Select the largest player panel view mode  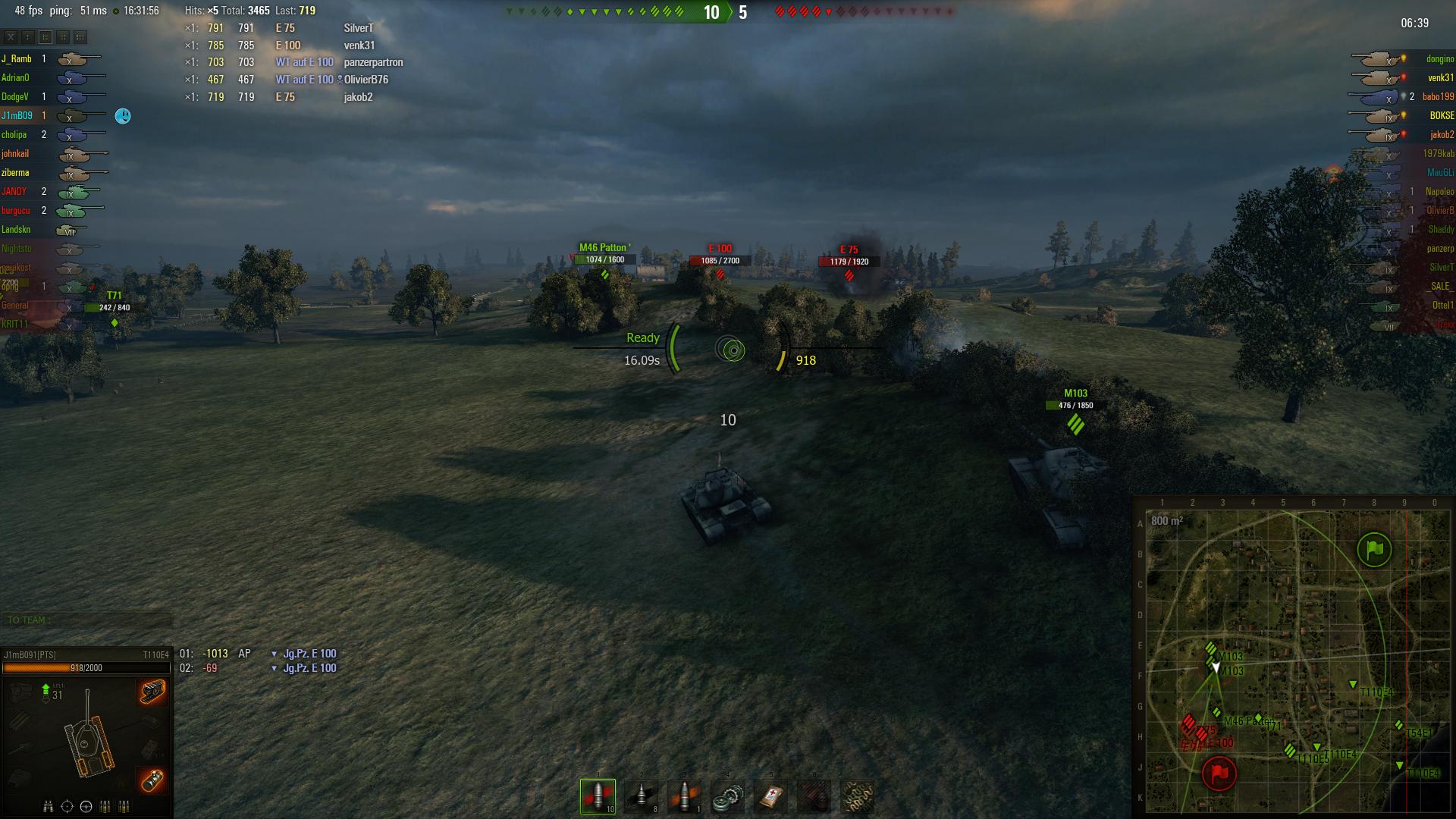click(80, 36)
